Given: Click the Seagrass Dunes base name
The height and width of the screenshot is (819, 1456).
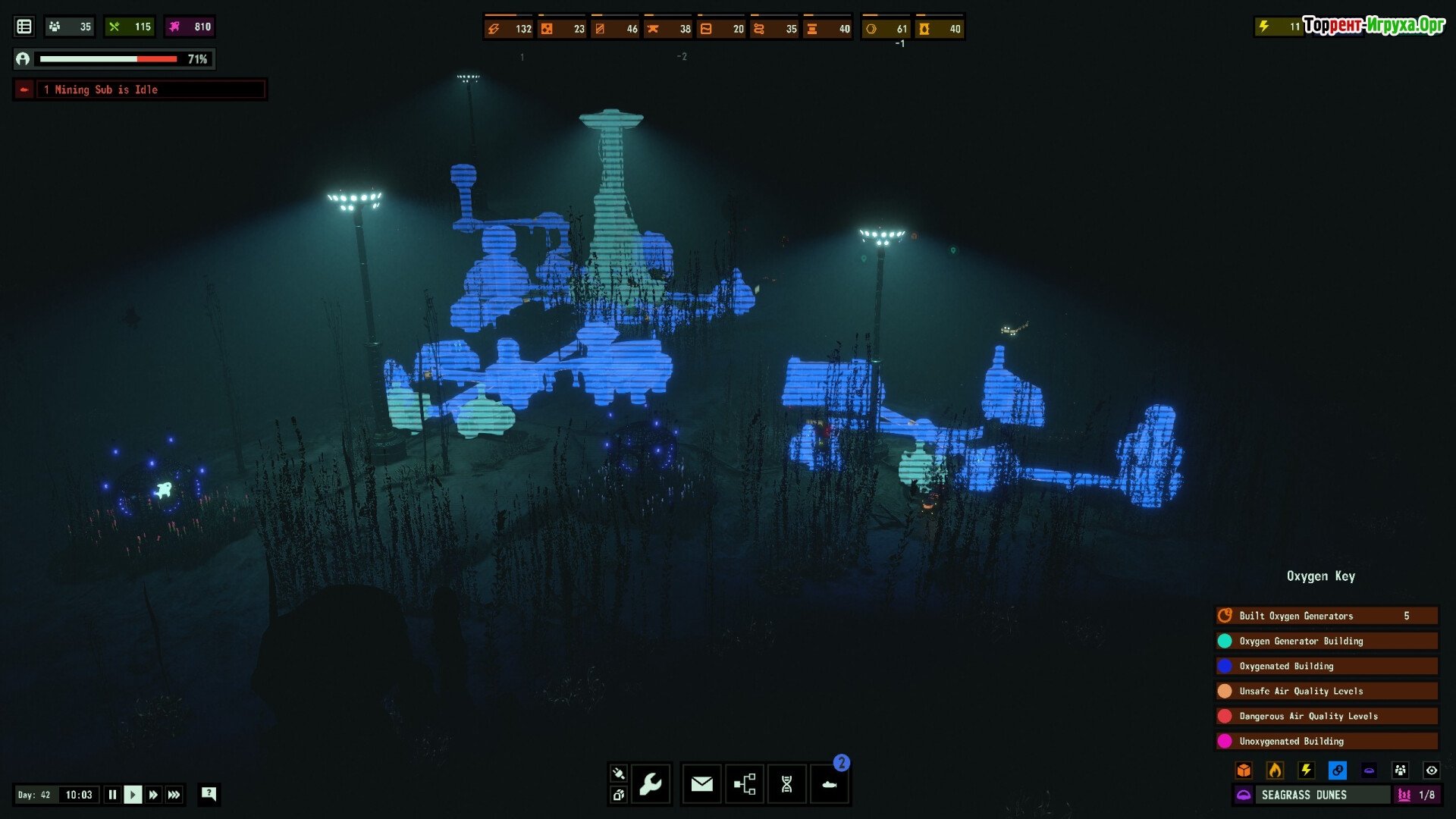Looking at the screenshot, I should [1304, 795].
